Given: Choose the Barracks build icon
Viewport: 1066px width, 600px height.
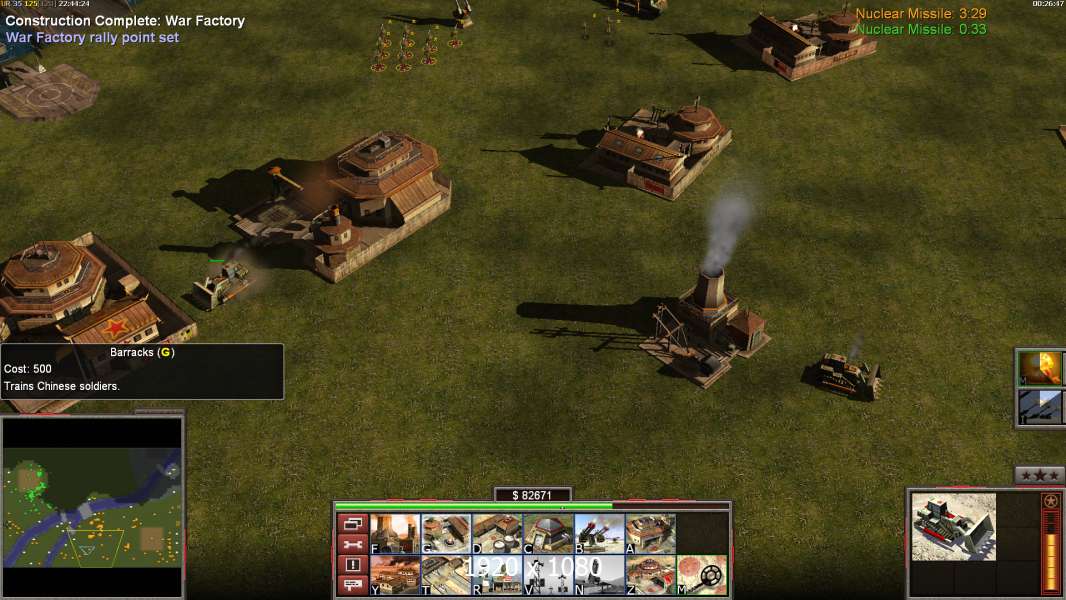Looking at the screenshot, I should pos(446,533).
